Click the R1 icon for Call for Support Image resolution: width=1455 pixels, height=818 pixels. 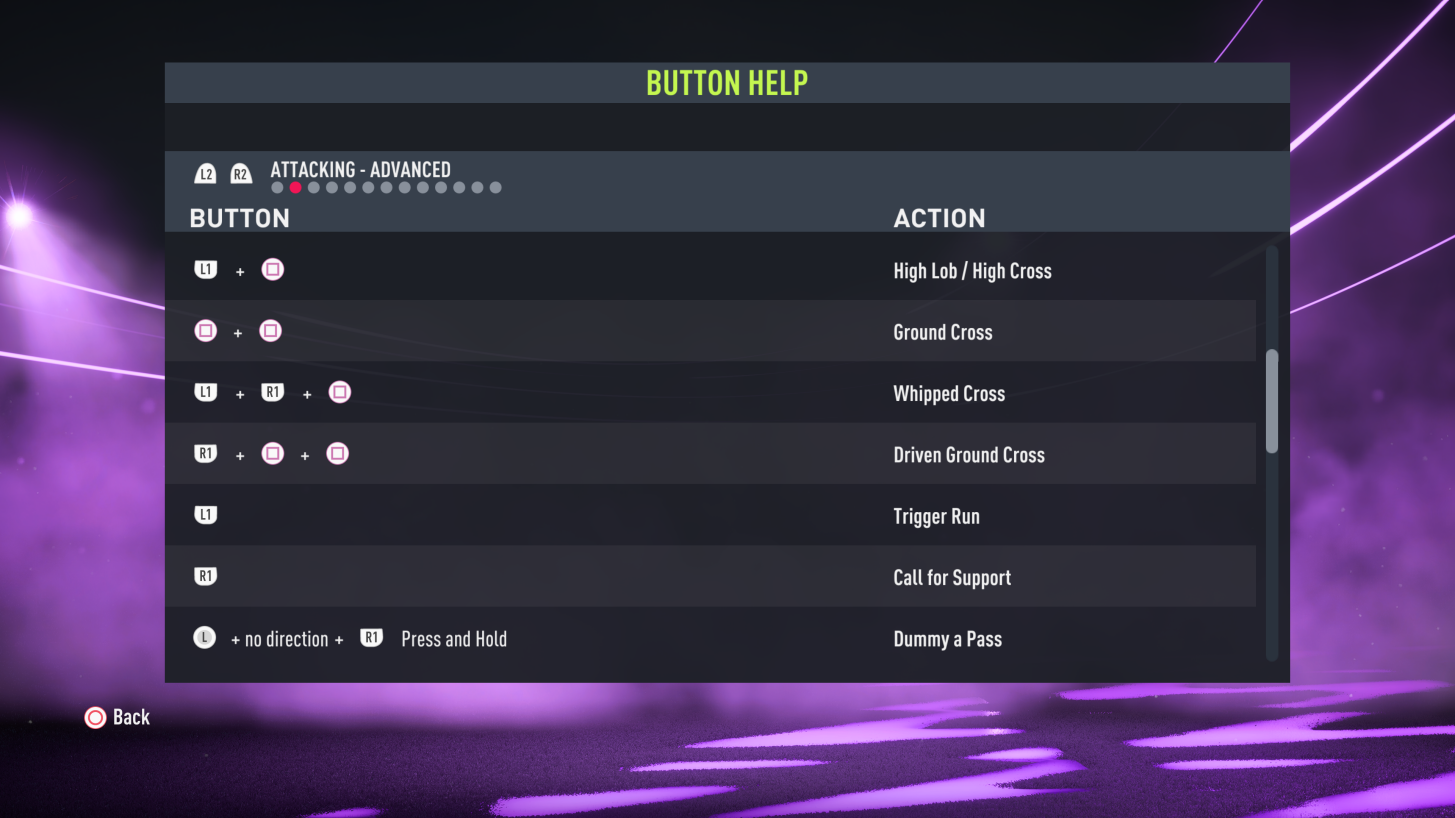coord(205,576)
